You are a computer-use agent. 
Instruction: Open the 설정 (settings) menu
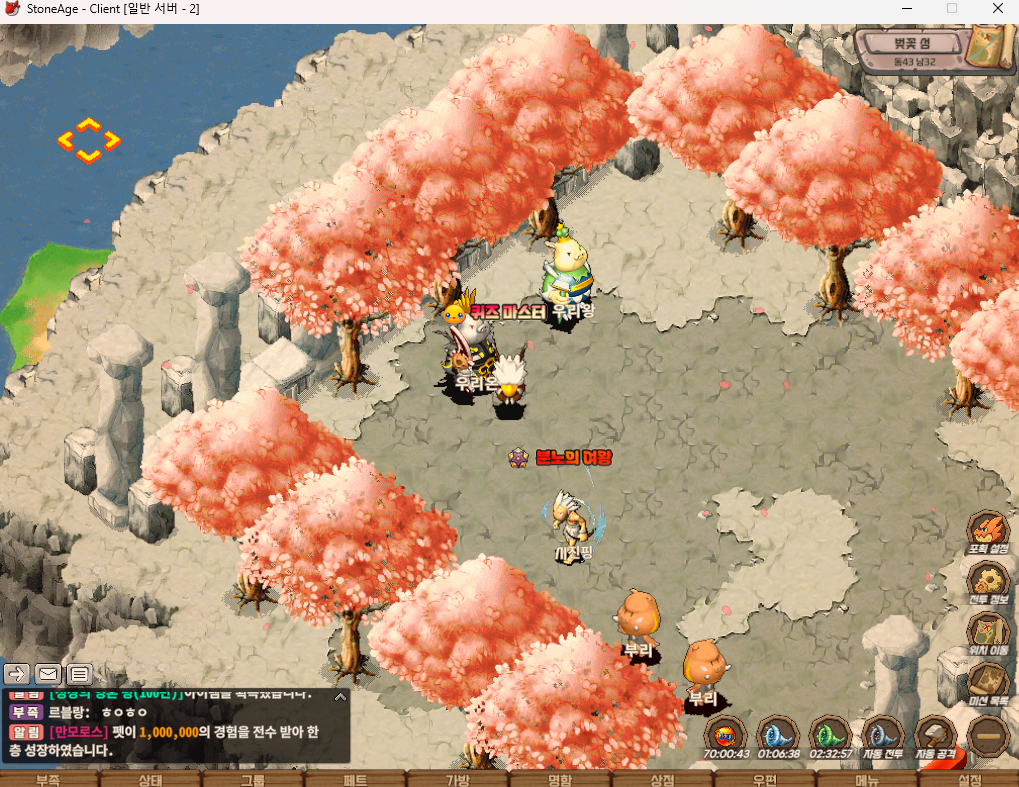coord(969,779)
